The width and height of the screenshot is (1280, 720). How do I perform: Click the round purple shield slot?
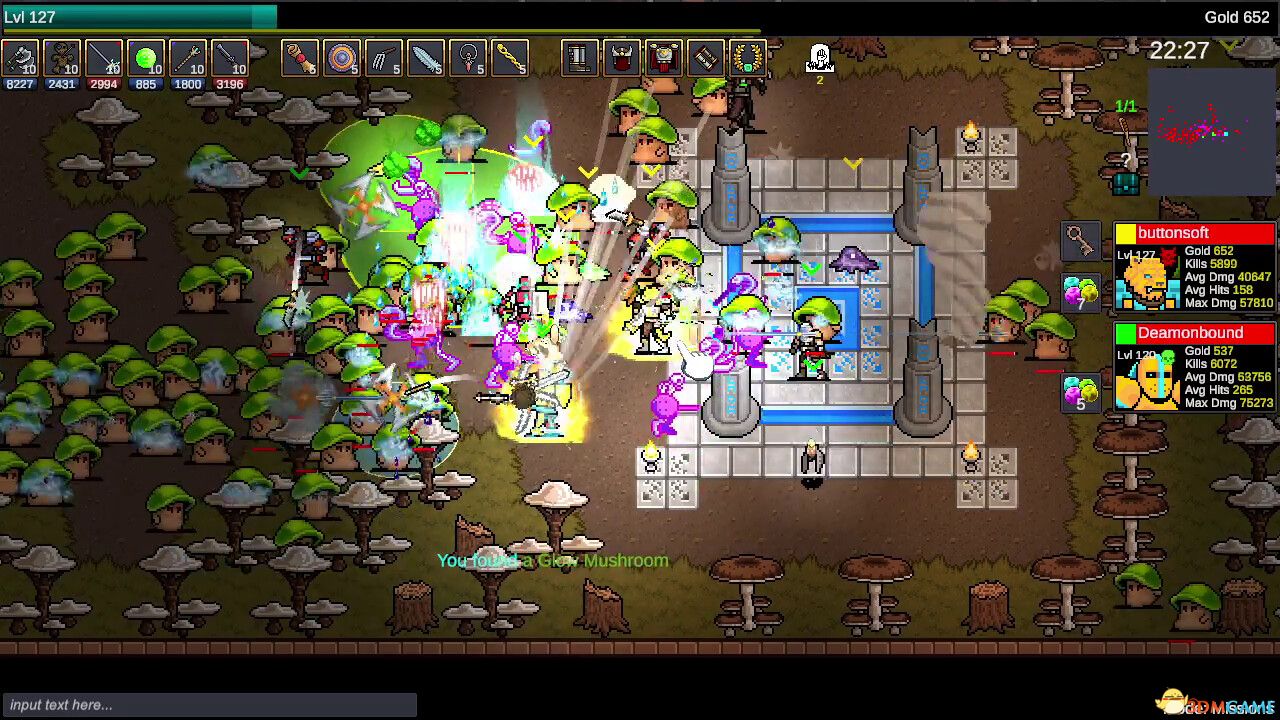342,58
